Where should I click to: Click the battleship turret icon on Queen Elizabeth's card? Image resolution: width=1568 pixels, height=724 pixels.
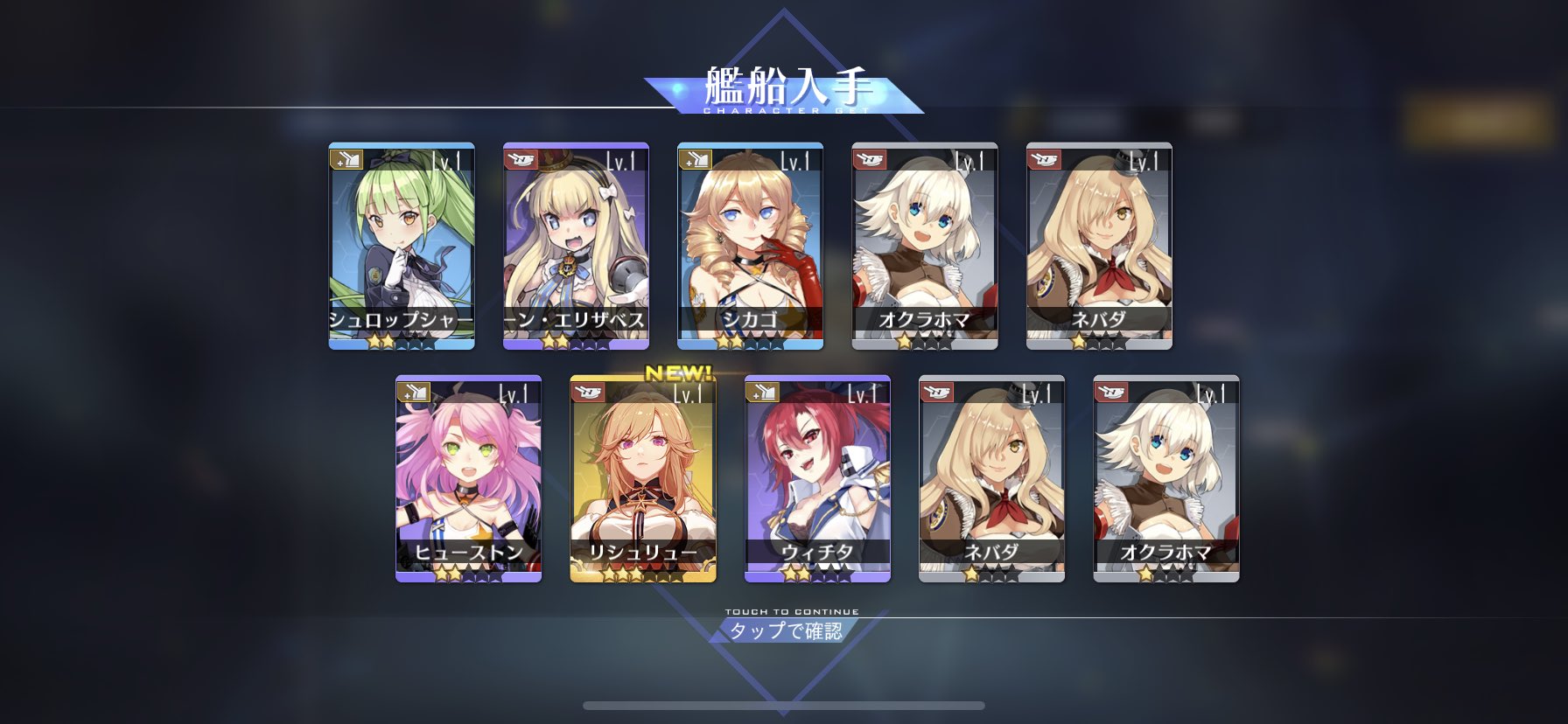tap(519, 160)
